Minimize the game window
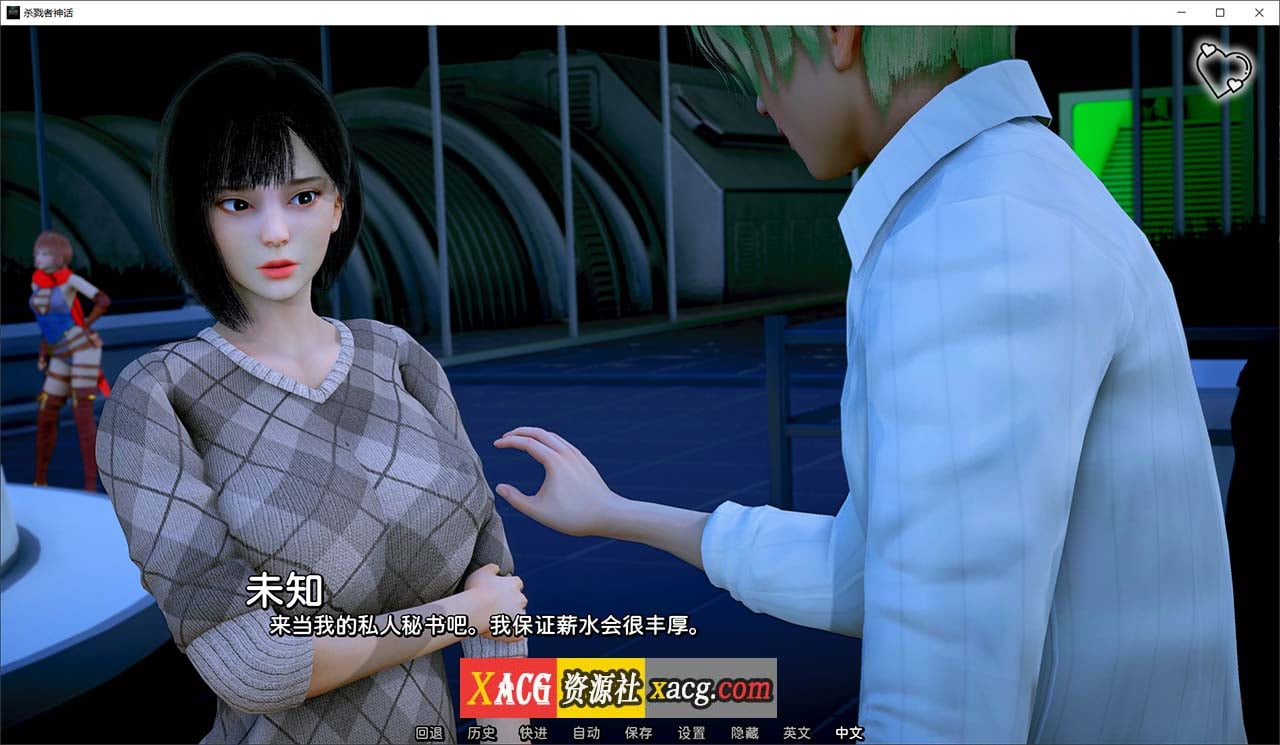Screen dimensions: 1280x745 [x=1181, y=13]
